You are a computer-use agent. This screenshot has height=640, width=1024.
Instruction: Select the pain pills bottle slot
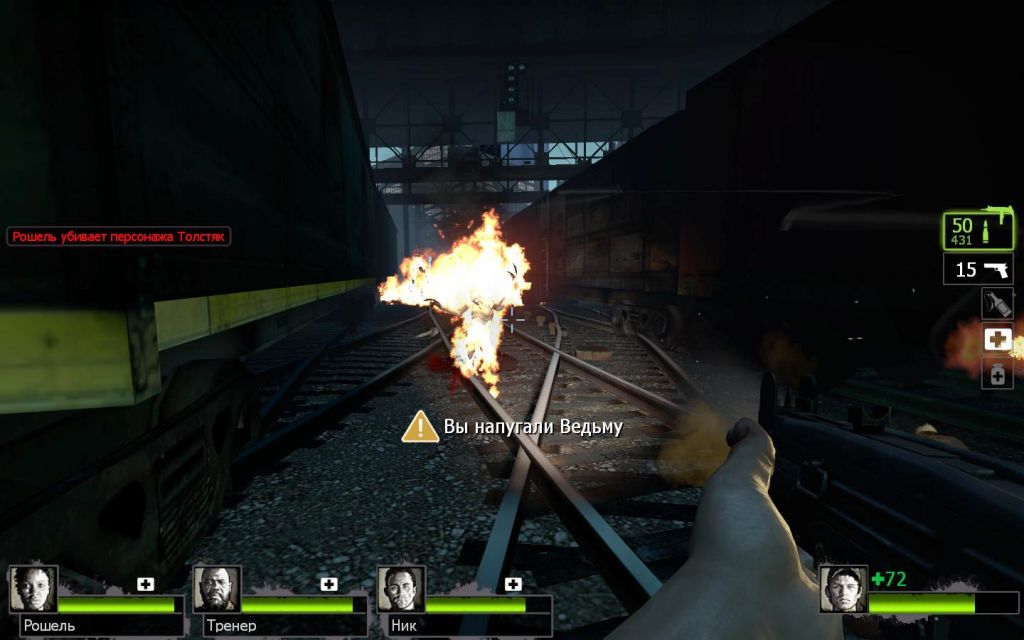997,374
